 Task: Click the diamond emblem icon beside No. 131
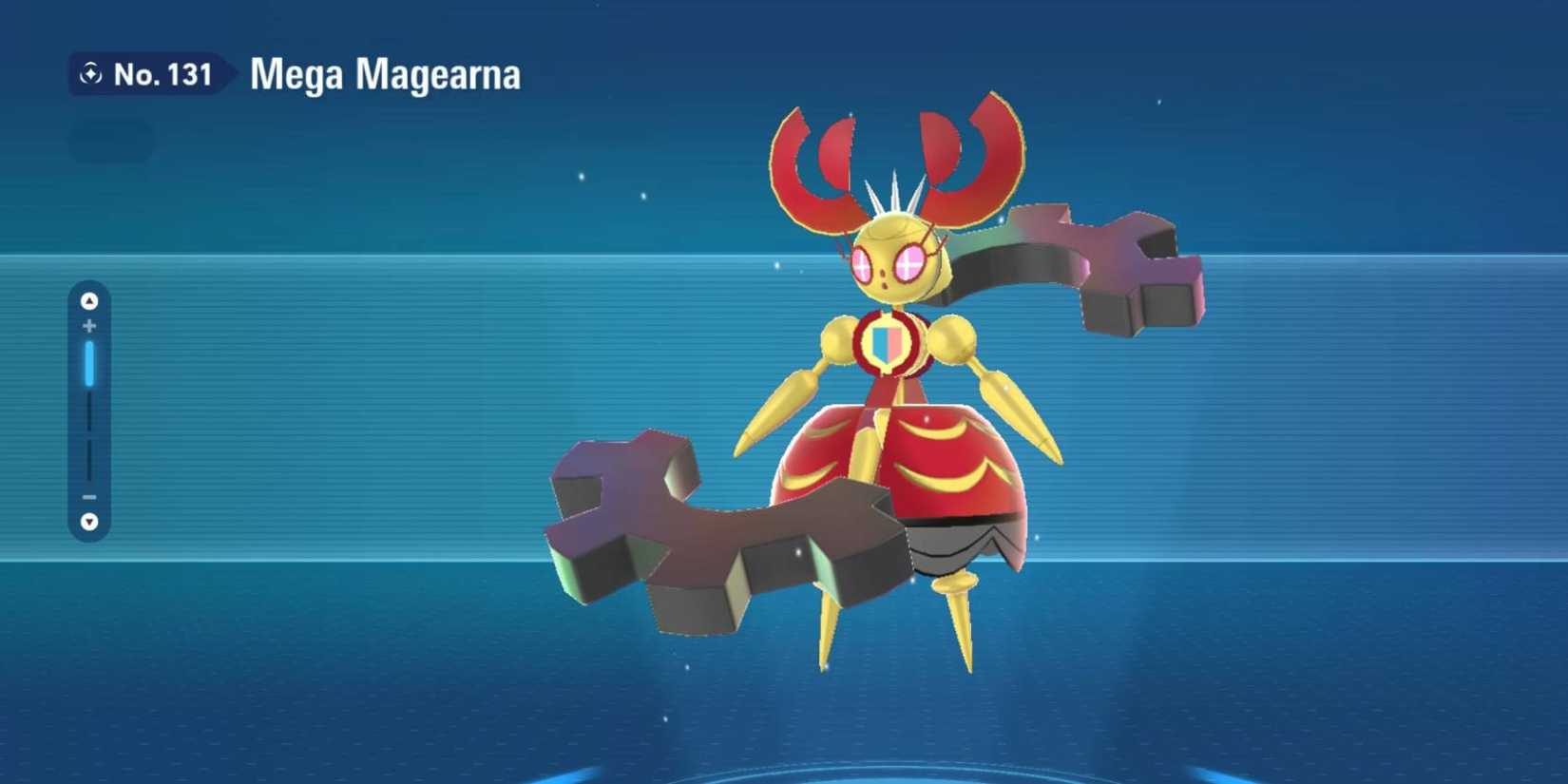[x=90, y=72]
